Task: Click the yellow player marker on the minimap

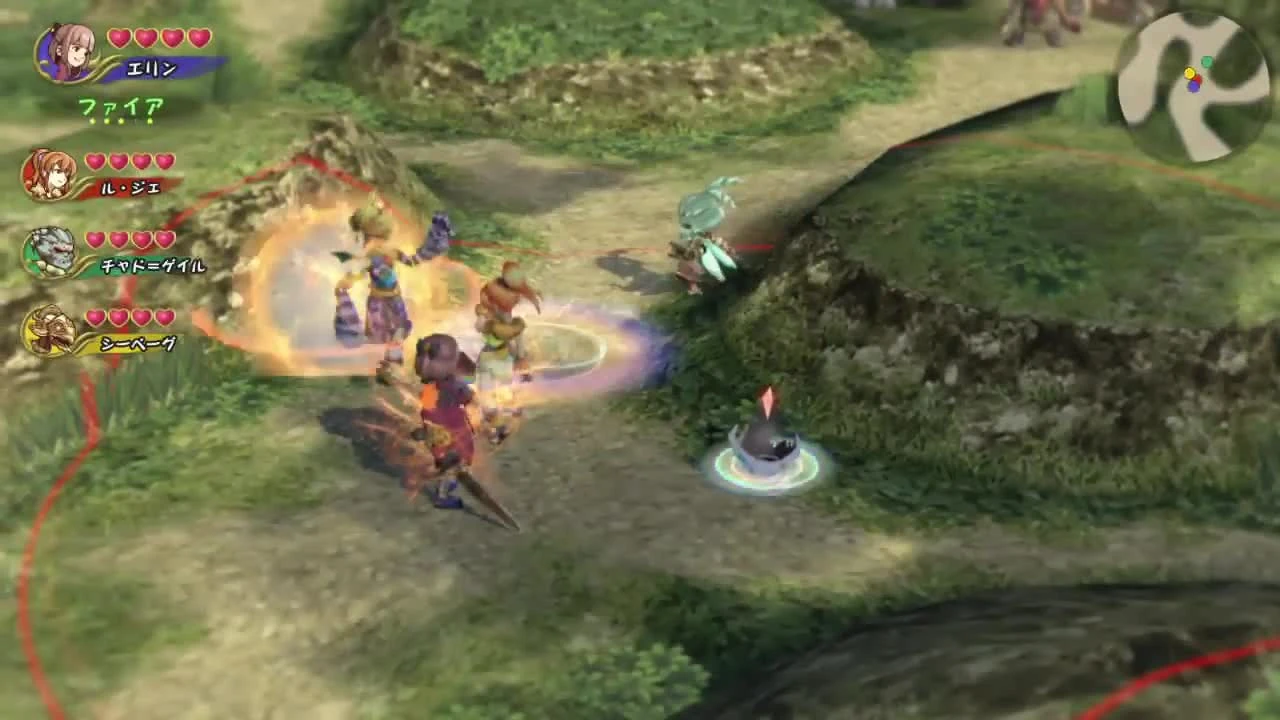Action: [x=1191, y=74]
